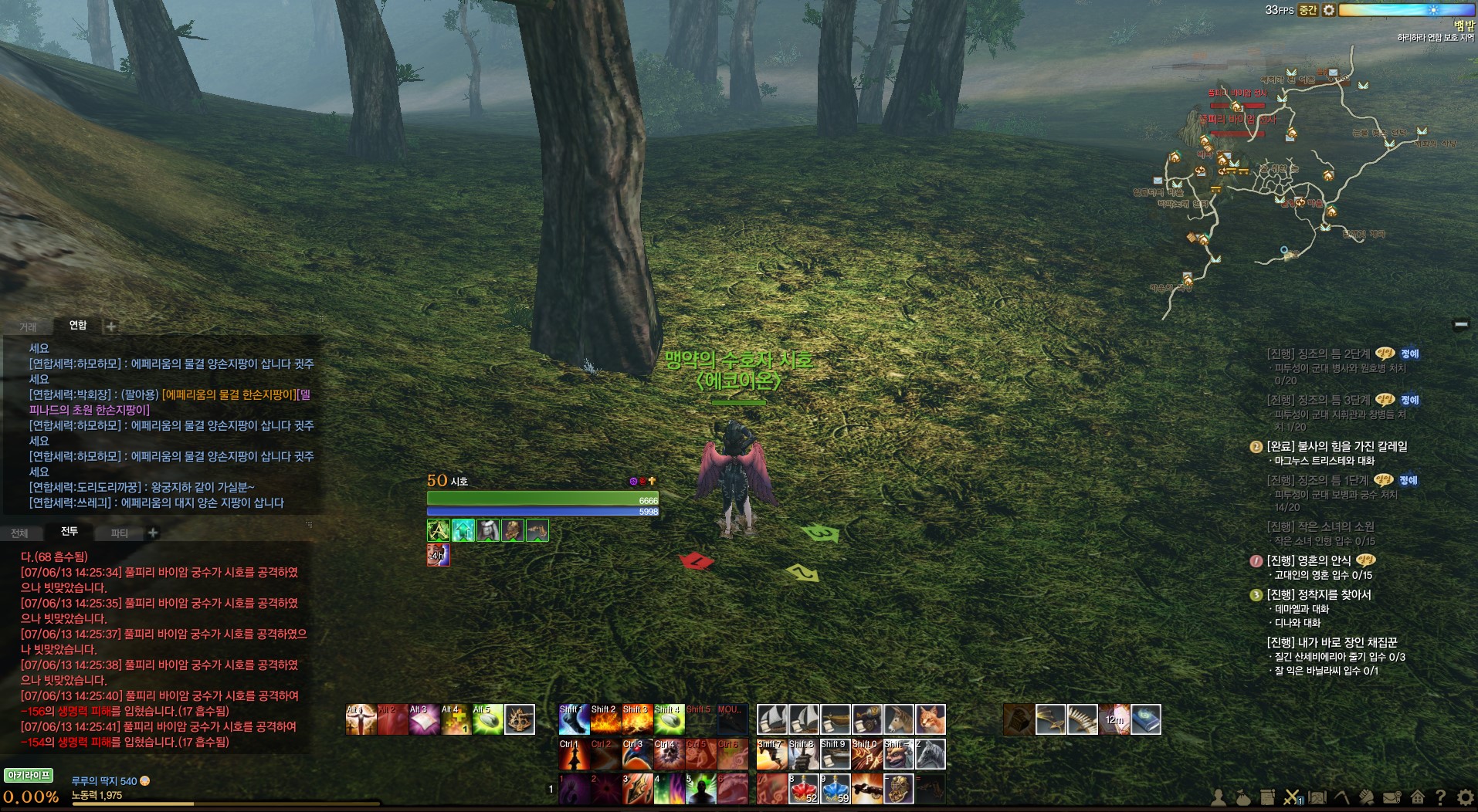Image resolution: width=1478 pixels, height=812 pixels.
Task: Switch to the 거래 chat tab
Action: (28, 326)
